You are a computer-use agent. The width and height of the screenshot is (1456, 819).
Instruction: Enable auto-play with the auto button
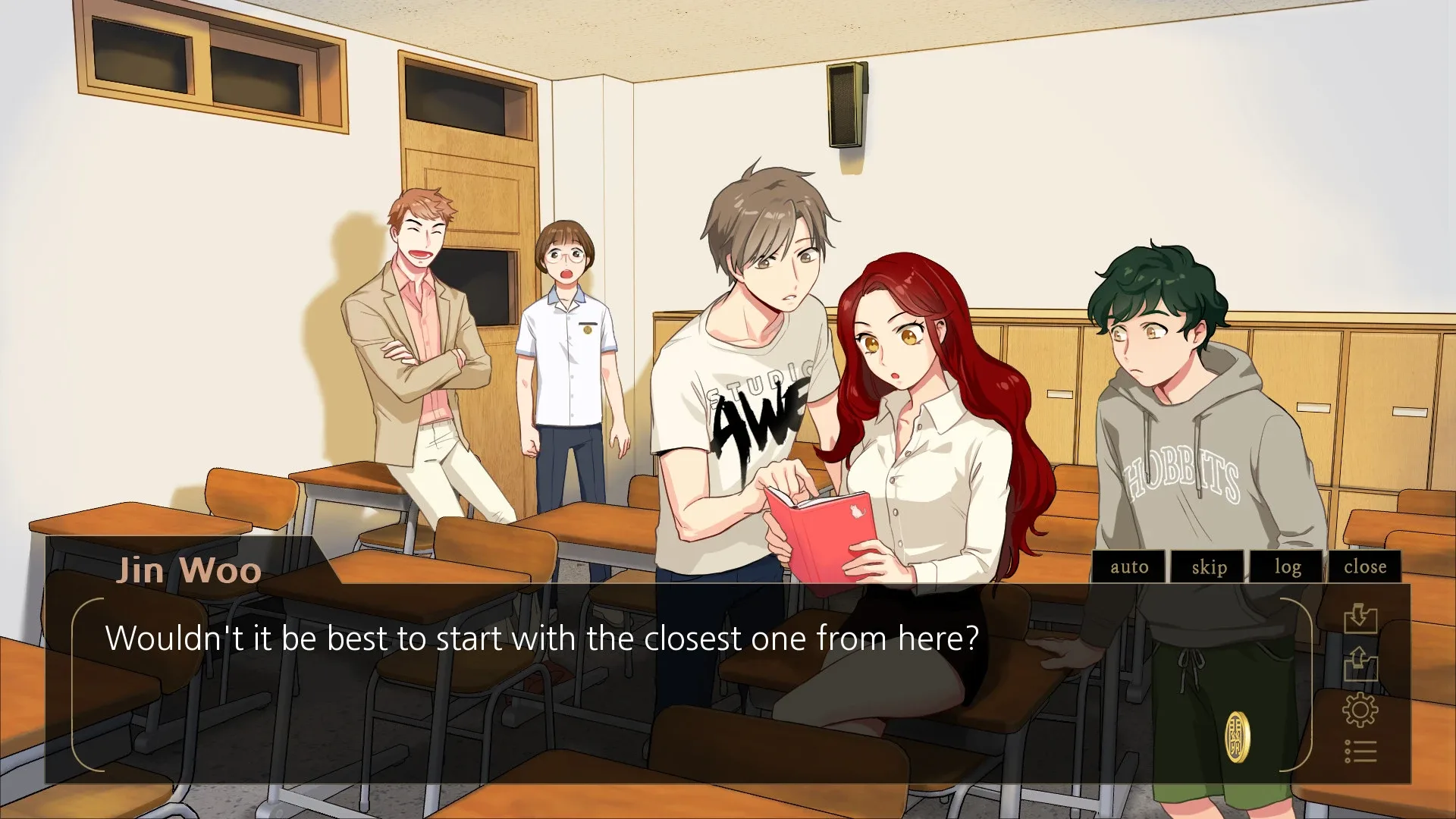[x=1129, y=566]
